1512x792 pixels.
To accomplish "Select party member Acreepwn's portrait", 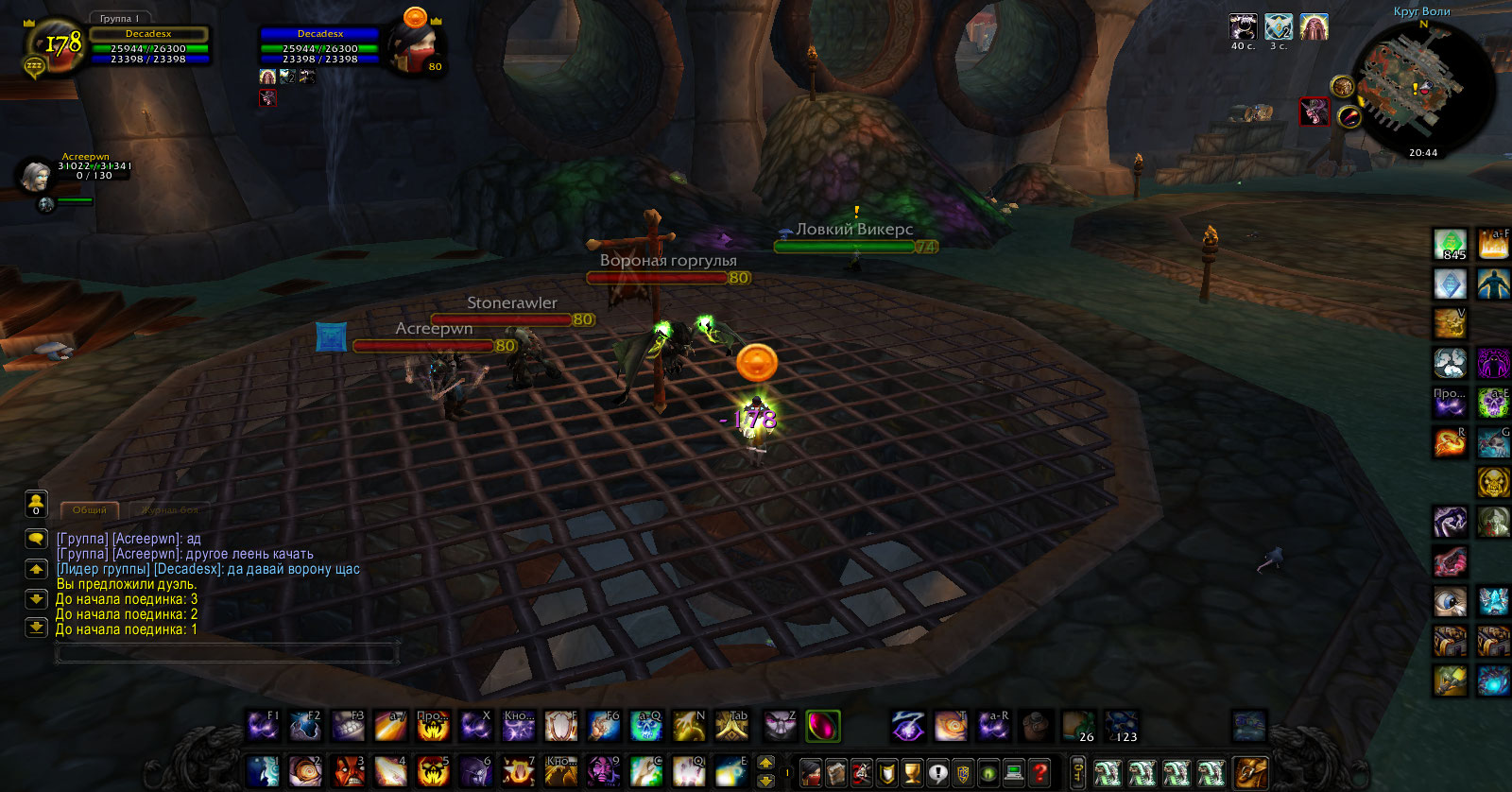I will [x=36, y=175].
